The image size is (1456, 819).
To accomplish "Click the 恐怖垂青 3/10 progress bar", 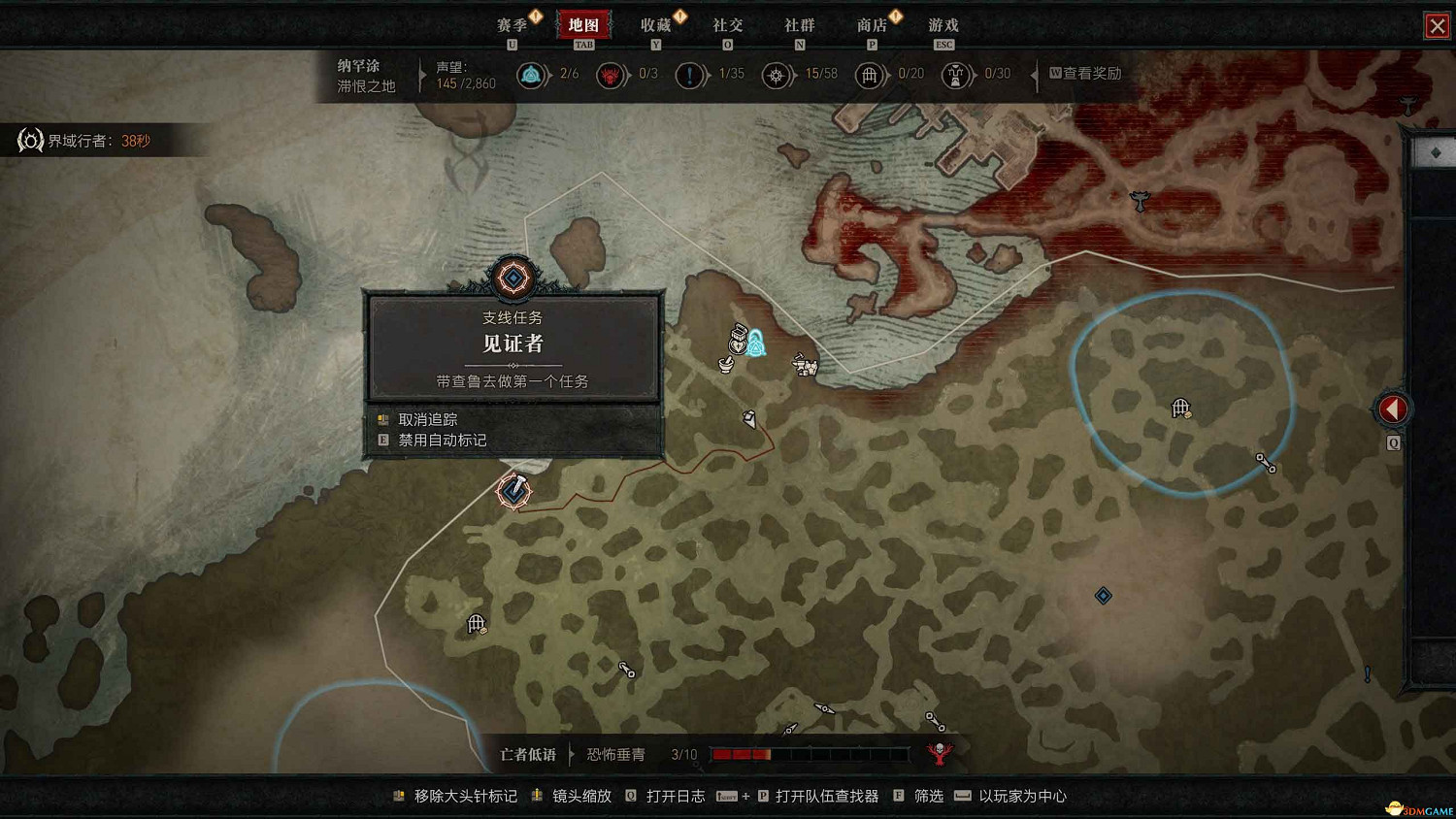I will 811,753.
